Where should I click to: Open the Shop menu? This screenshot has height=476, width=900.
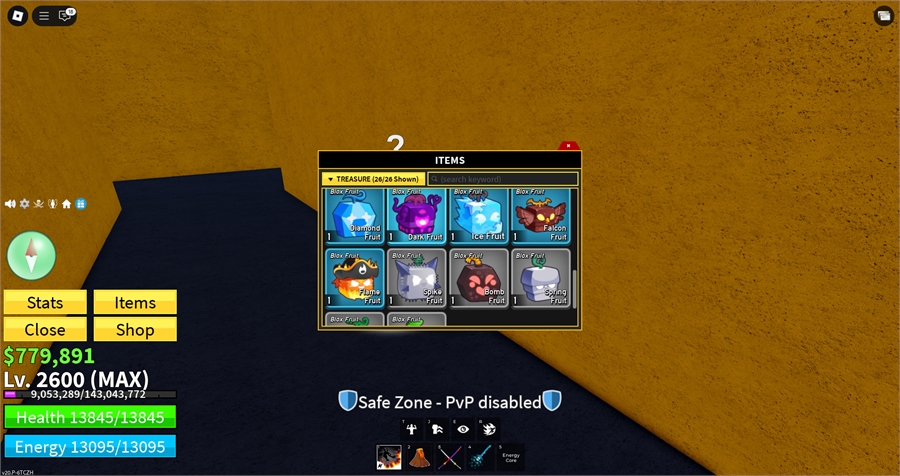(135, 329)
